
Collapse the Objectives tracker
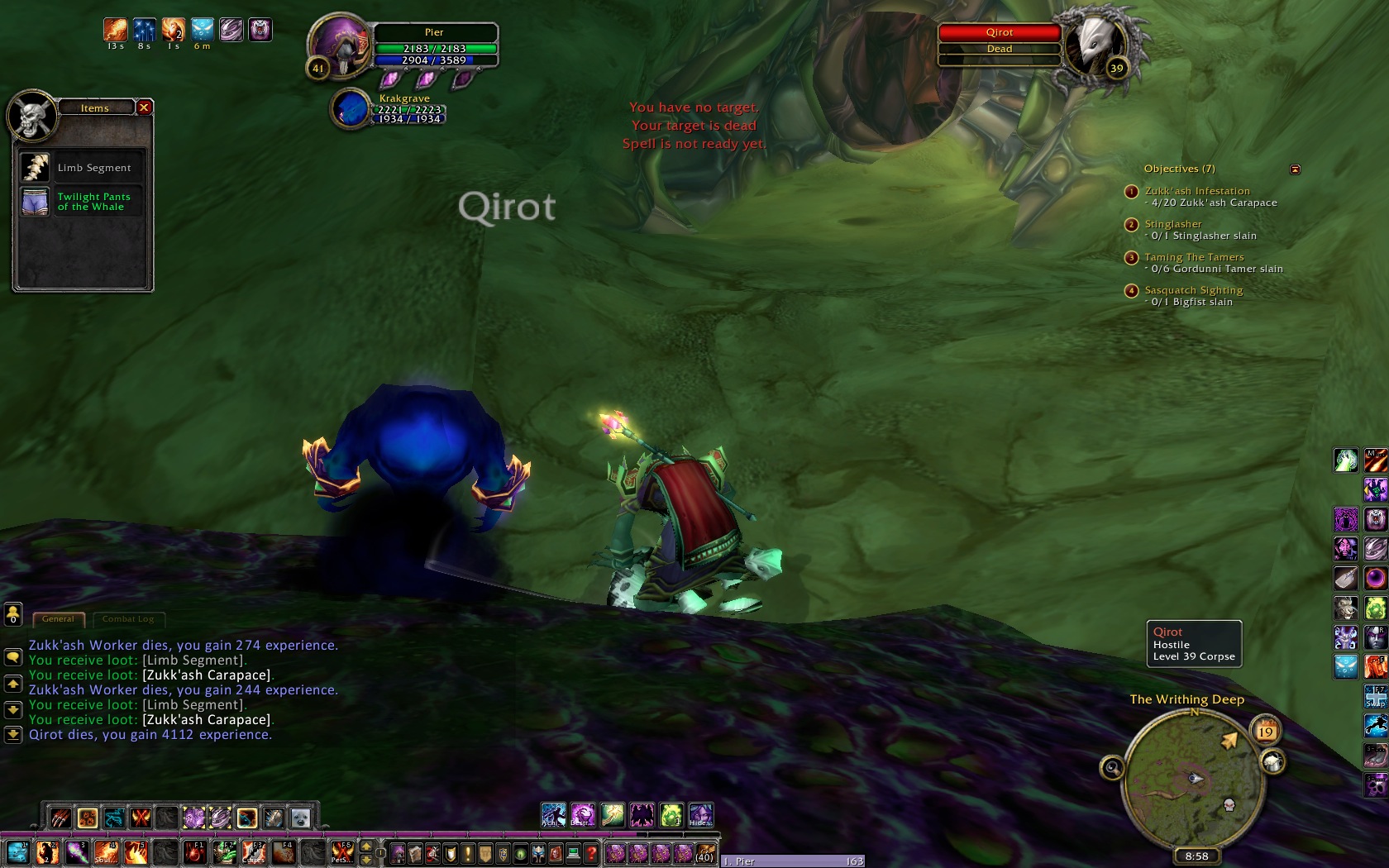click(x=1295, y=169)
